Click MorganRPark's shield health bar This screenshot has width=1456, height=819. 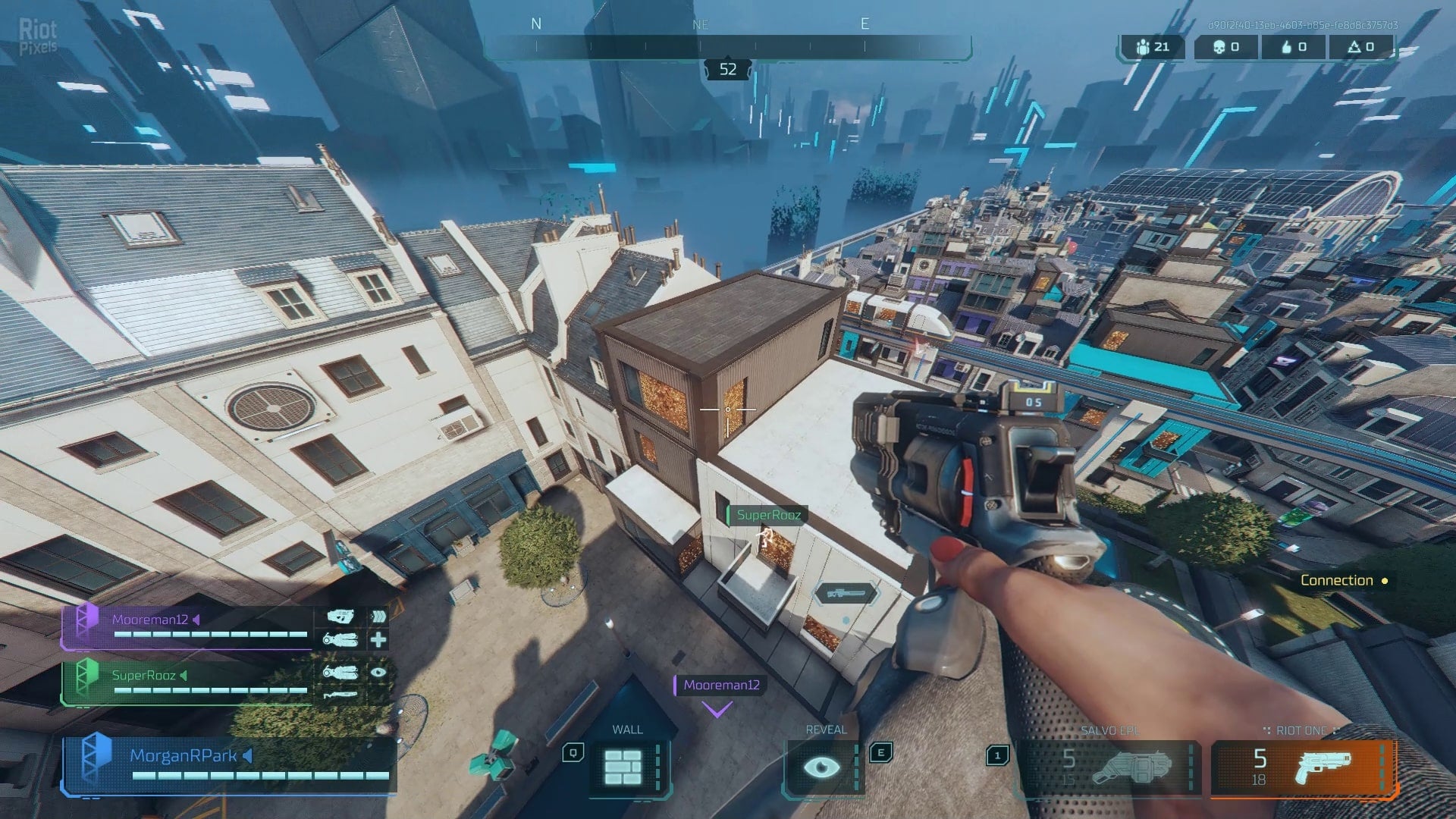(x=258, y=774)
